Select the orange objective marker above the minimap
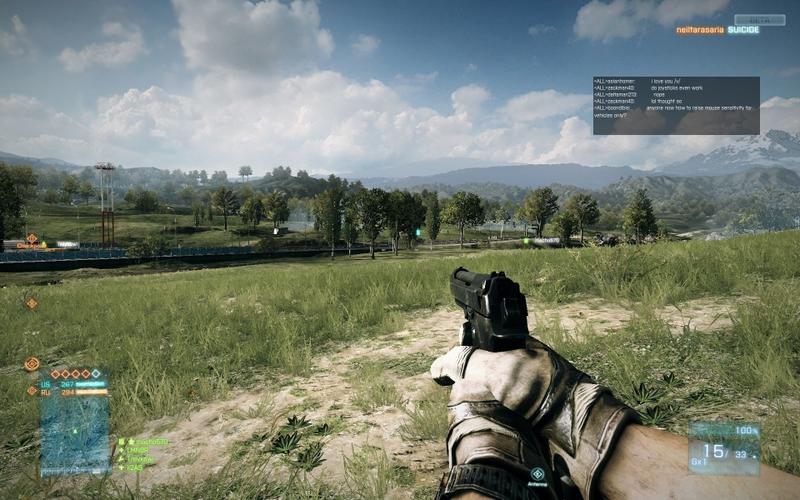800x500 pixels. tap(32, 364)
